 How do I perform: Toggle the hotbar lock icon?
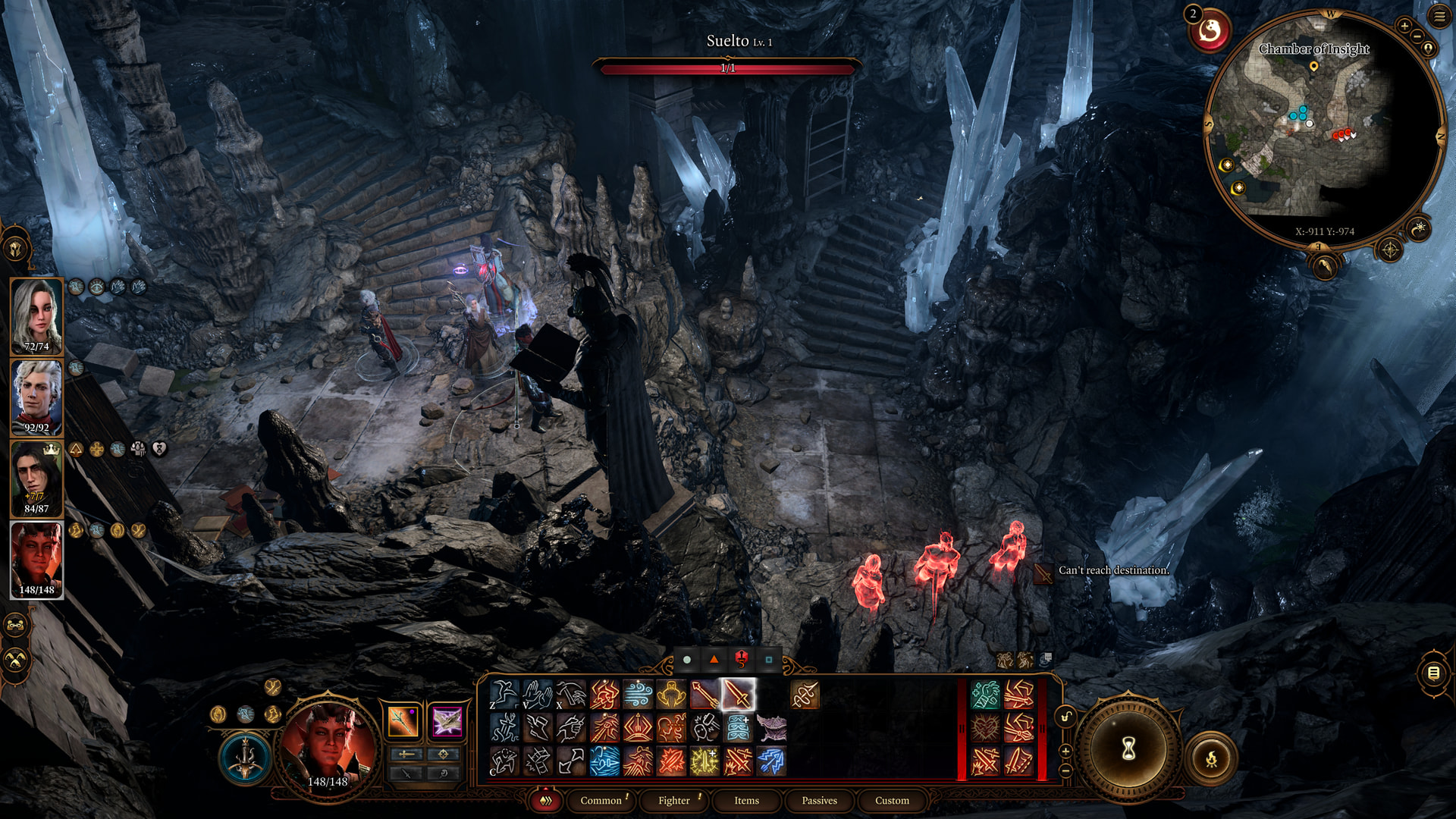(x=1065, y=717)
